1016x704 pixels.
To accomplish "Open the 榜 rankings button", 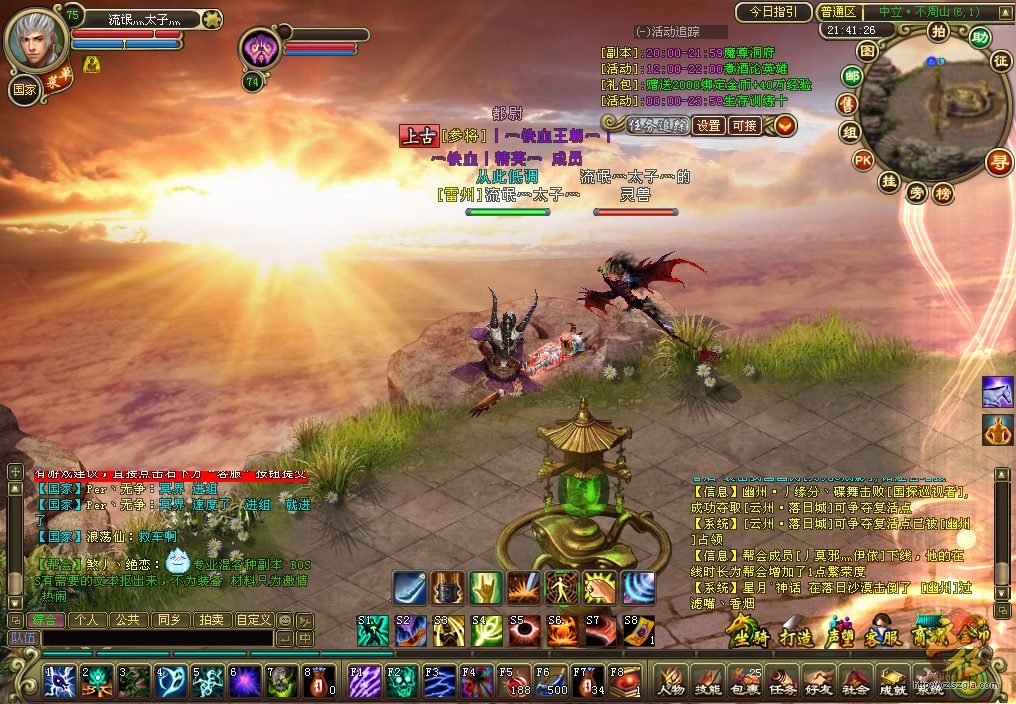I will [943, 194].
